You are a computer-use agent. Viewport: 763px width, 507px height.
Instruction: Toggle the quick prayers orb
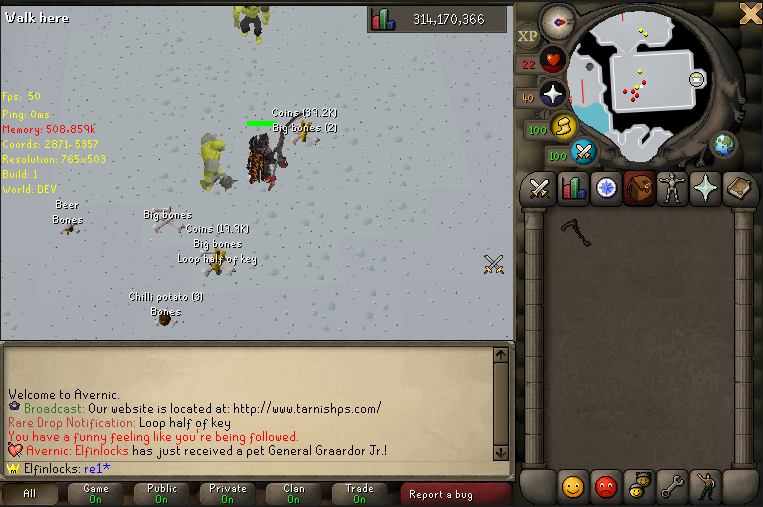(x=553, y=95)
